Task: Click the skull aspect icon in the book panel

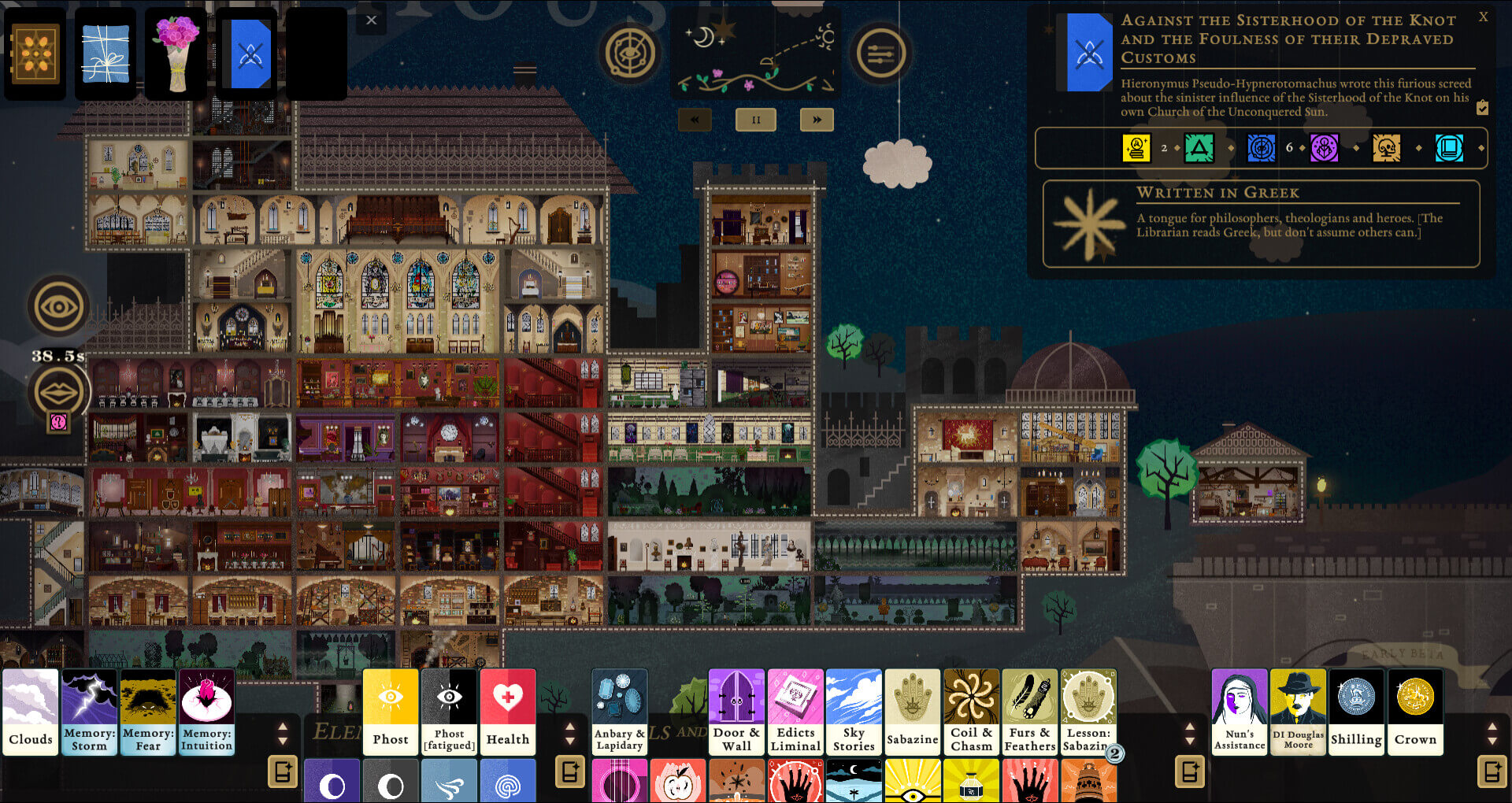Action: coord(1386,147)
